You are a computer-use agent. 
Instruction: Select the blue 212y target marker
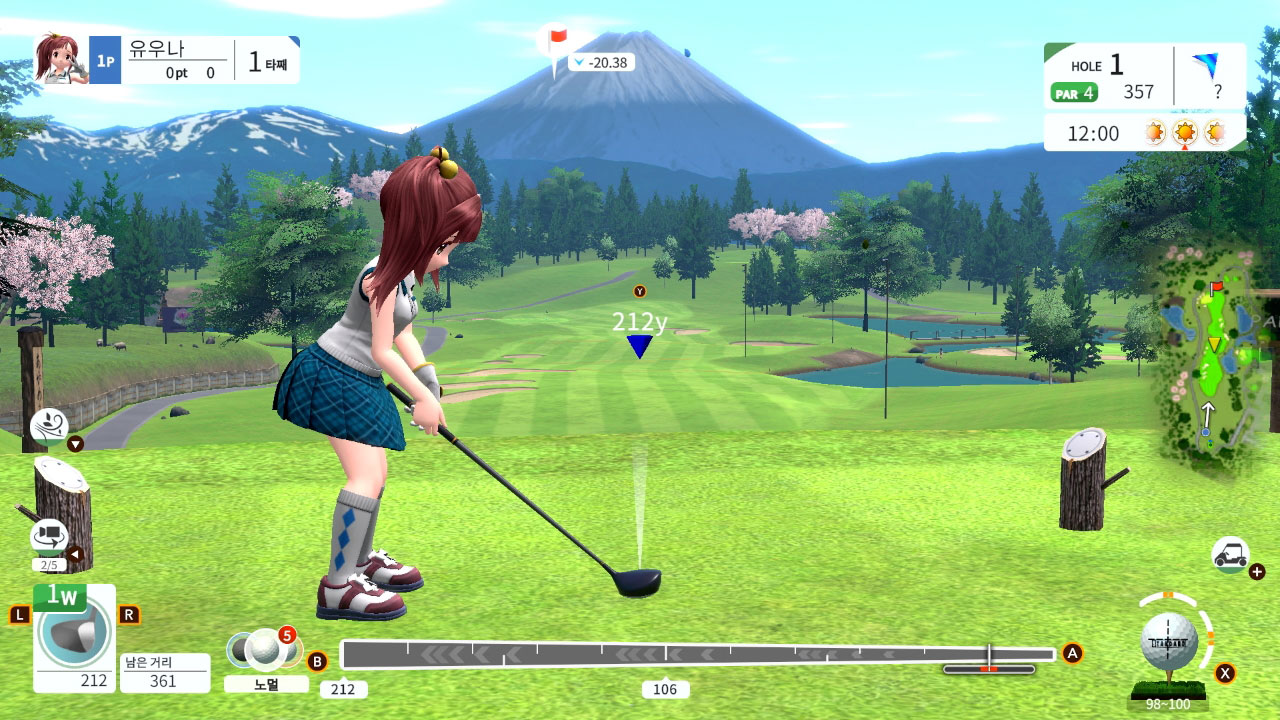coord(640,346)
